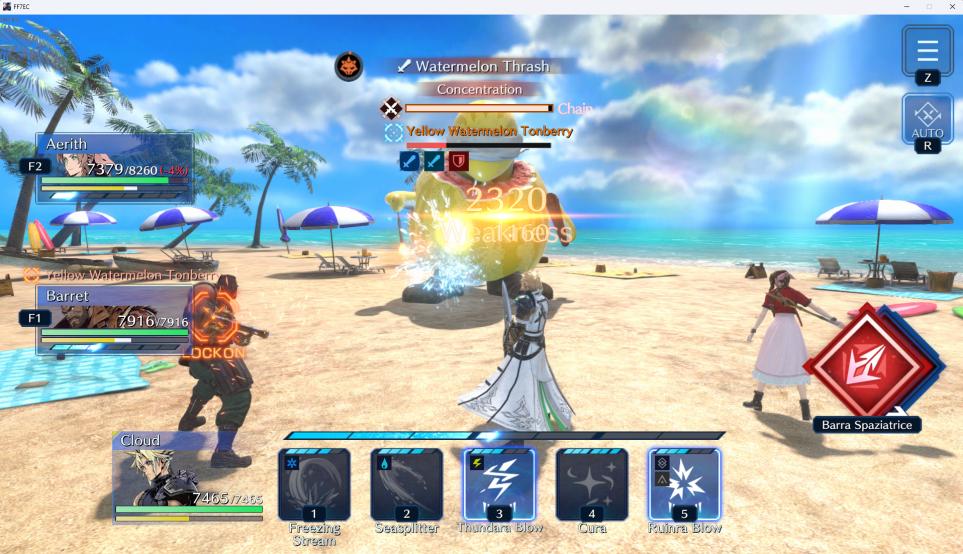Switch to Barret's character panel
963x554 pixels.
(x=115, y=319)
